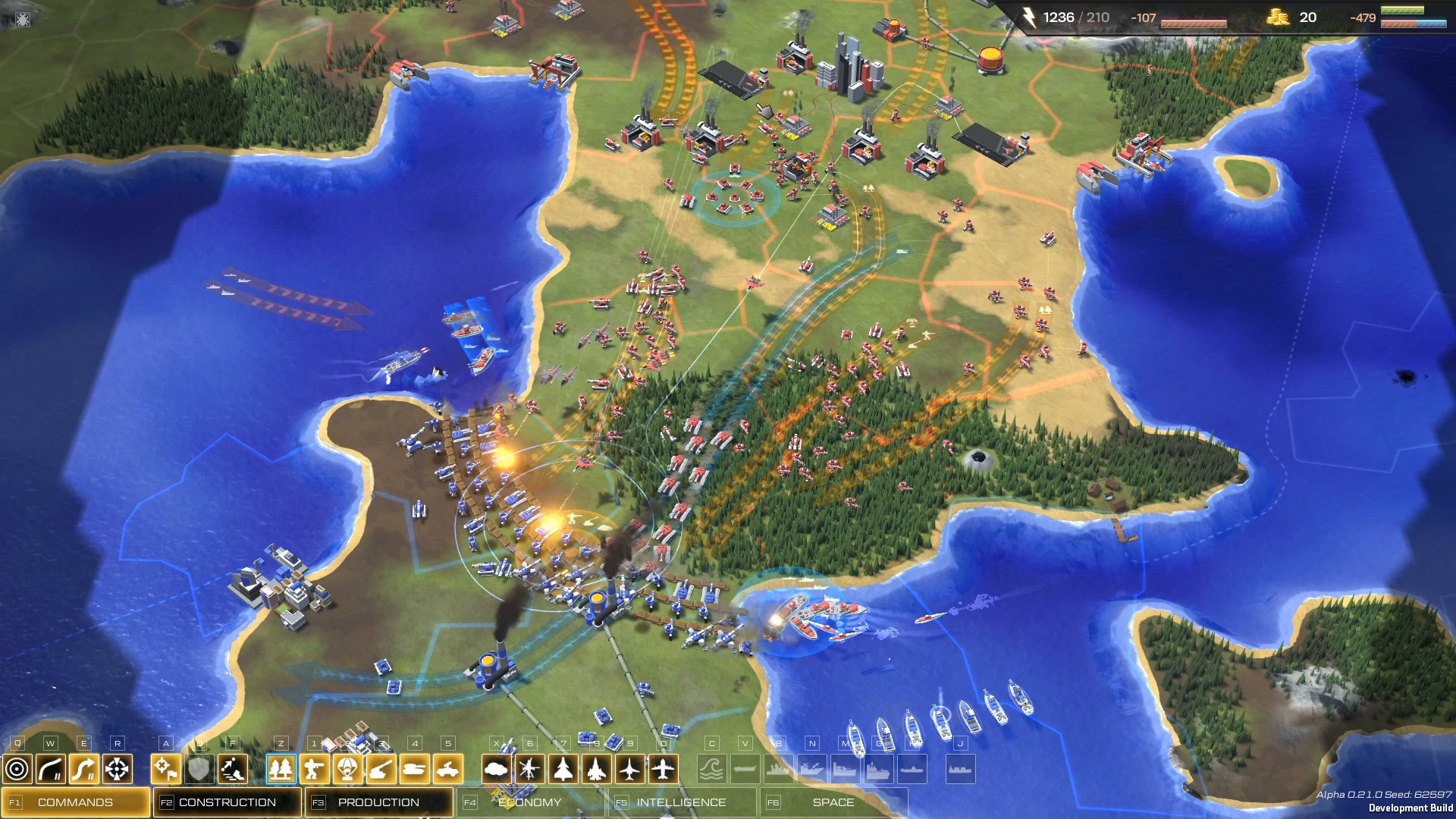This screenshot has width=1456, height=819.
Task: Switch to the COMMANDS tab (F1)
Action: tap(76, 801)
